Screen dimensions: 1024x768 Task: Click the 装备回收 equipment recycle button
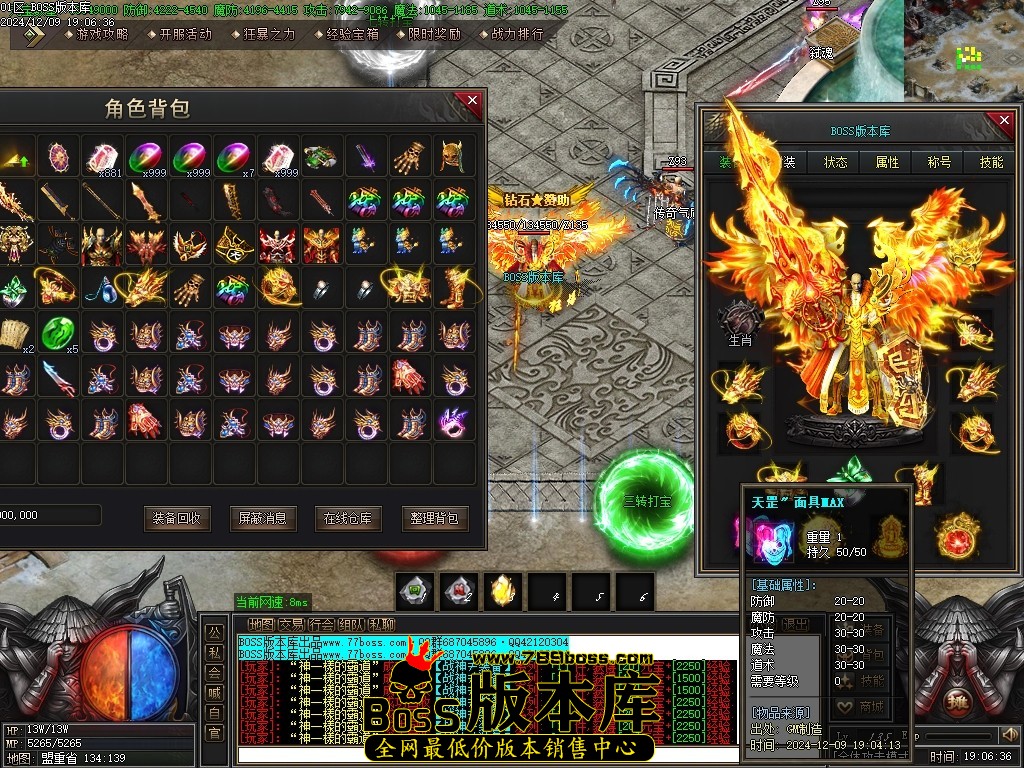click(177, 517)
